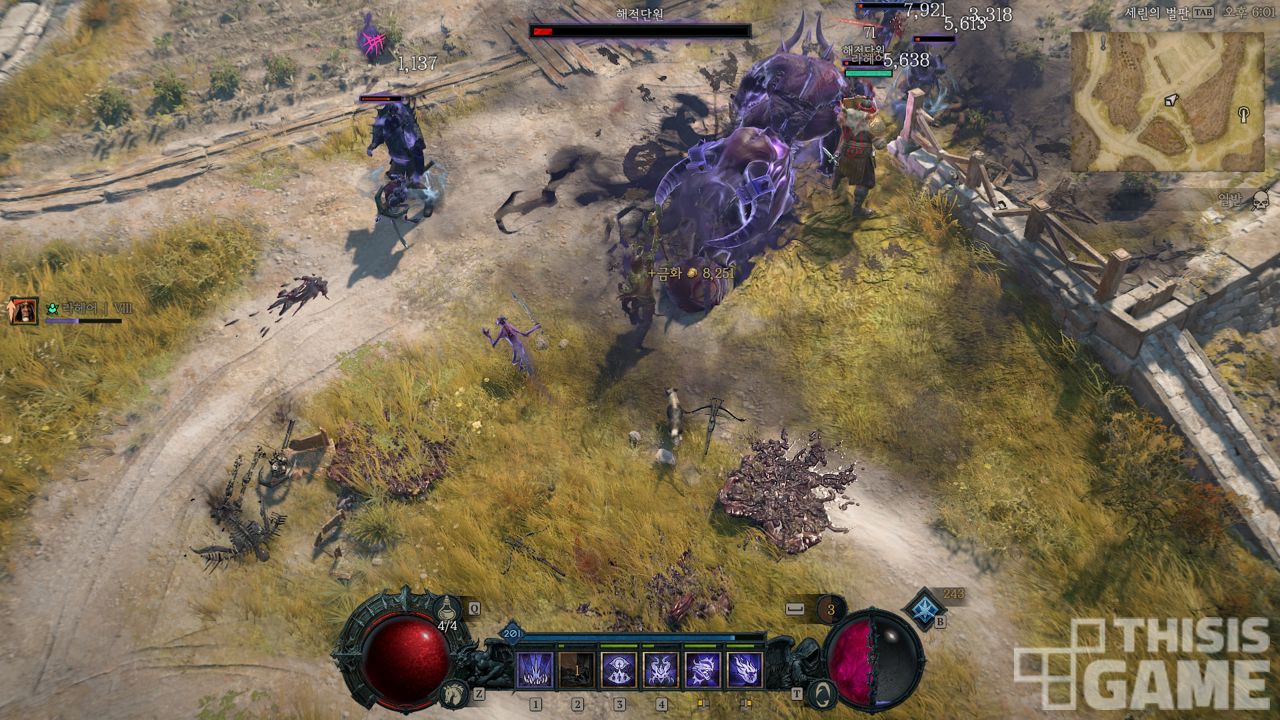Image resolution: width=1280 pixels, height=720 pixels.
Task: Click the round evade charge icon showing 3
Action: (x=830, y=608)
